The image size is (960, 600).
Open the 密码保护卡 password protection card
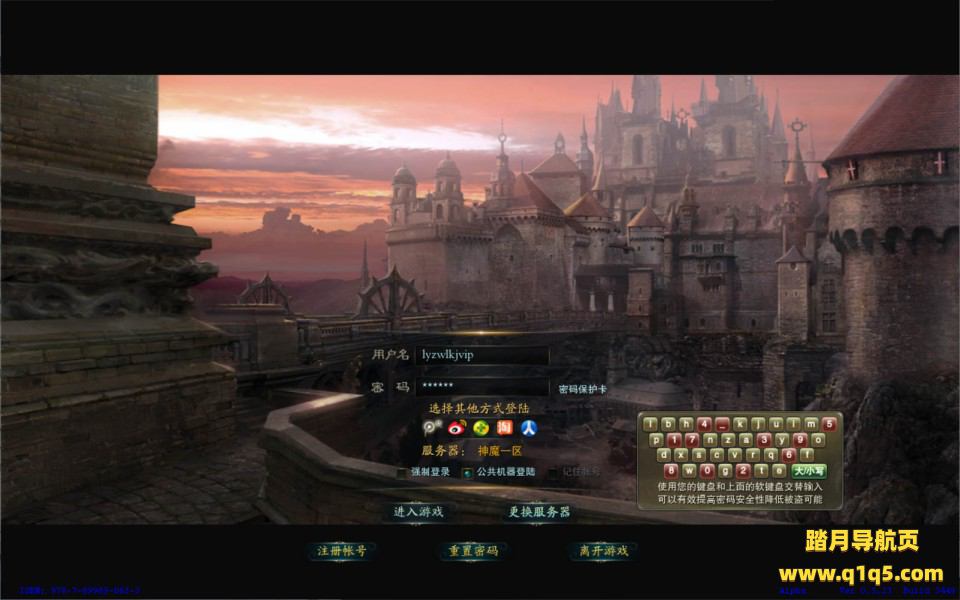click(x=582, y=389)
